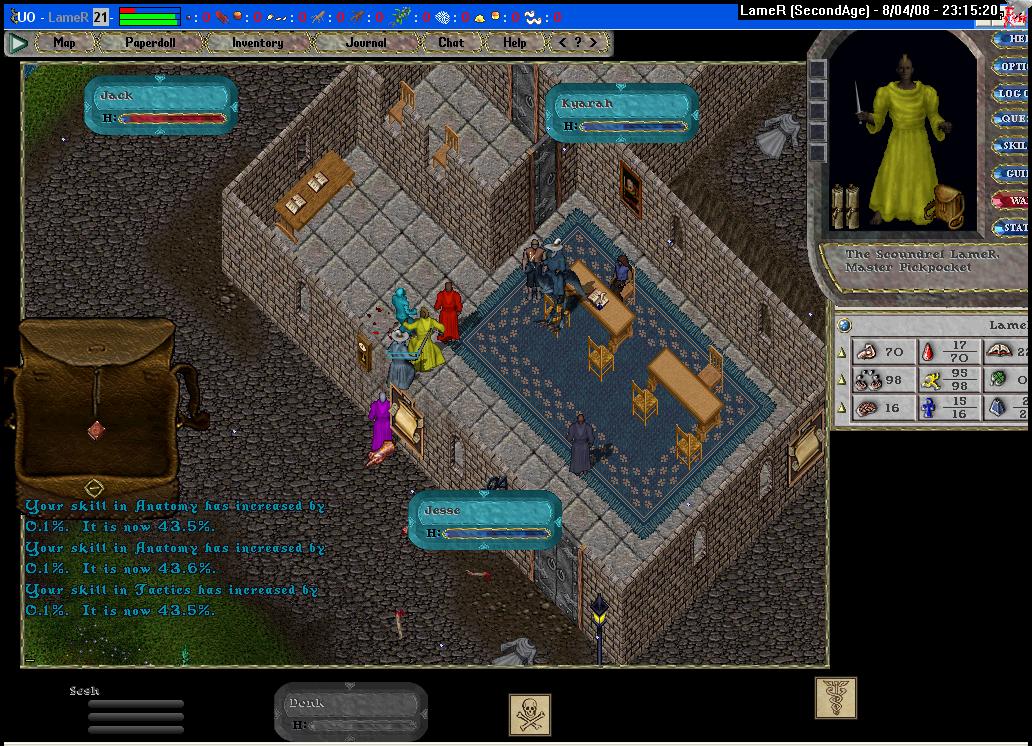Screen dimensions: 1032x746
Task: Open the Quests button on the paperdoll
Action: pos(1013,120)
